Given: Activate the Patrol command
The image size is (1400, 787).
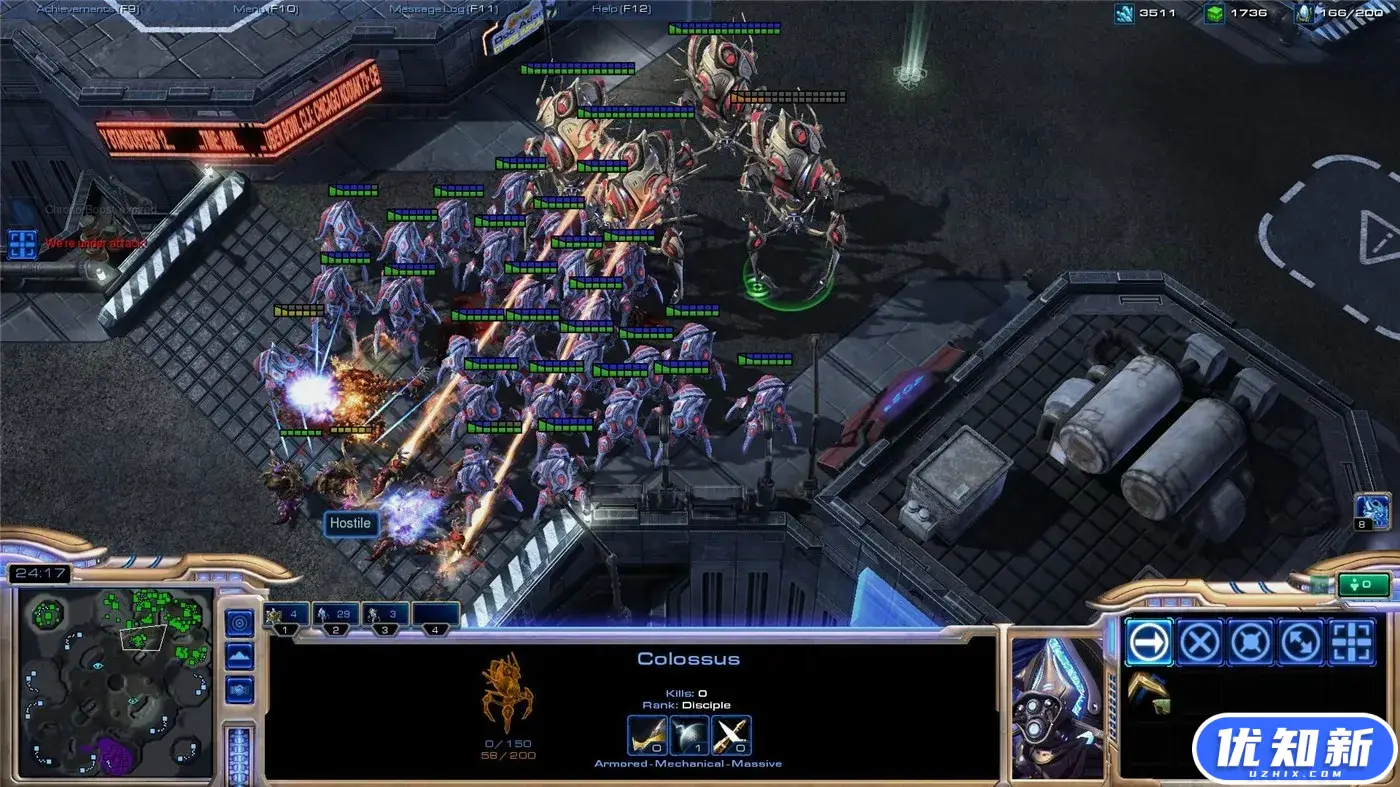Looking at the screenshot, I should [x=1301, y=642].
